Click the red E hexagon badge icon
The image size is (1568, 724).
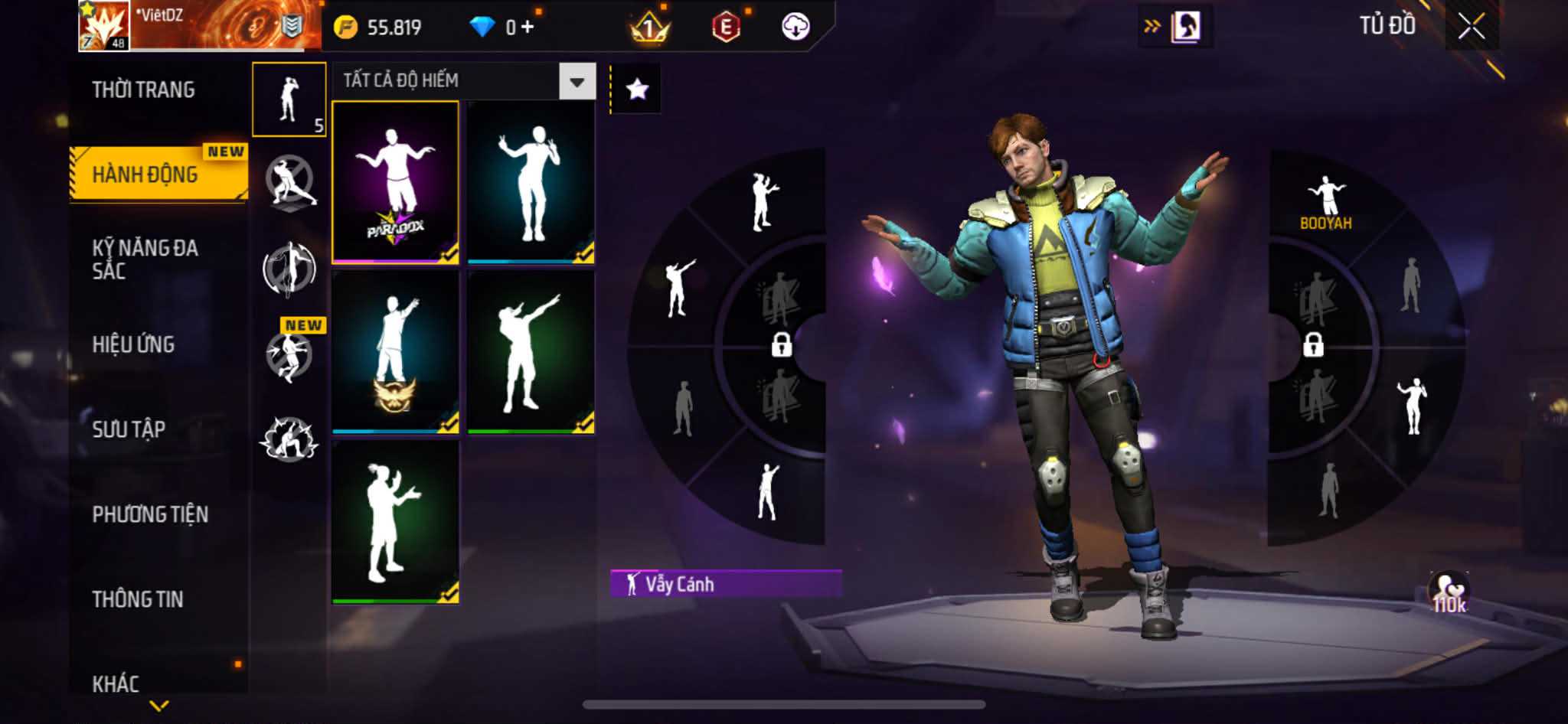[726, 28]
